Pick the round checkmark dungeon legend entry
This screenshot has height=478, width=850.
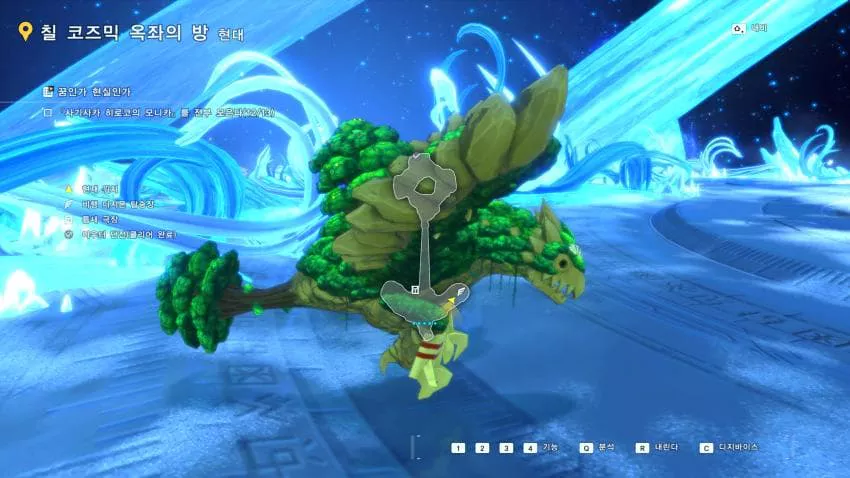69,234
